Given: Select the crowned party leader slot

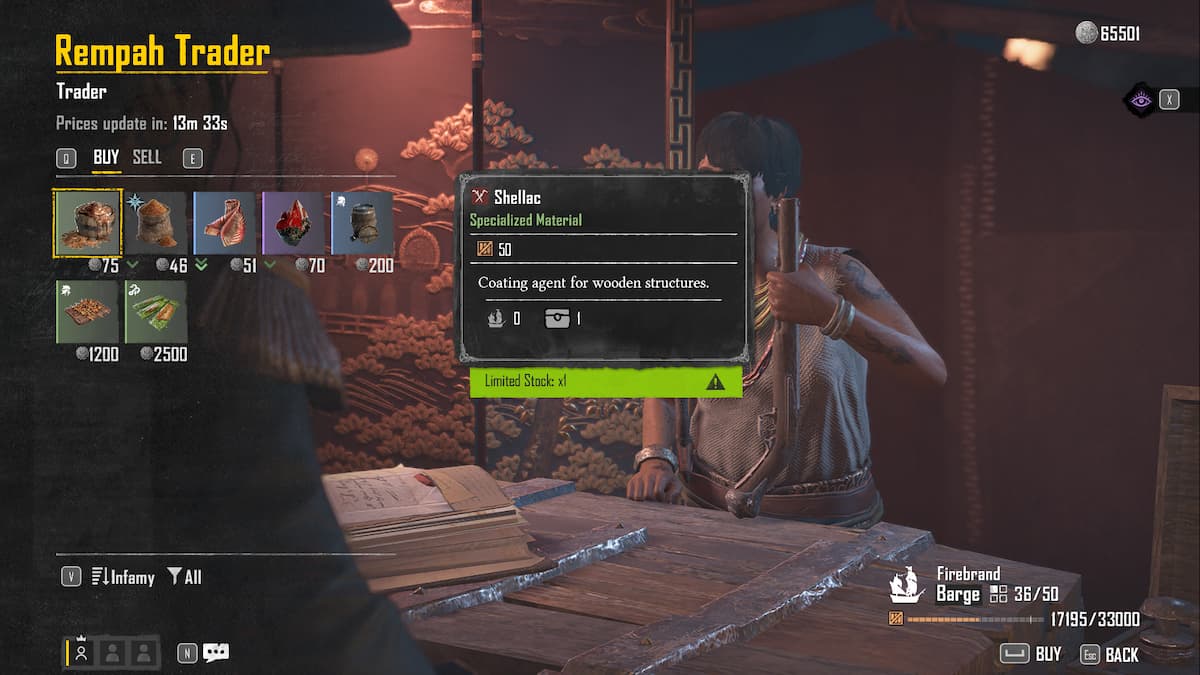Looking at the screenshot, I should click(x=82, y=652).
